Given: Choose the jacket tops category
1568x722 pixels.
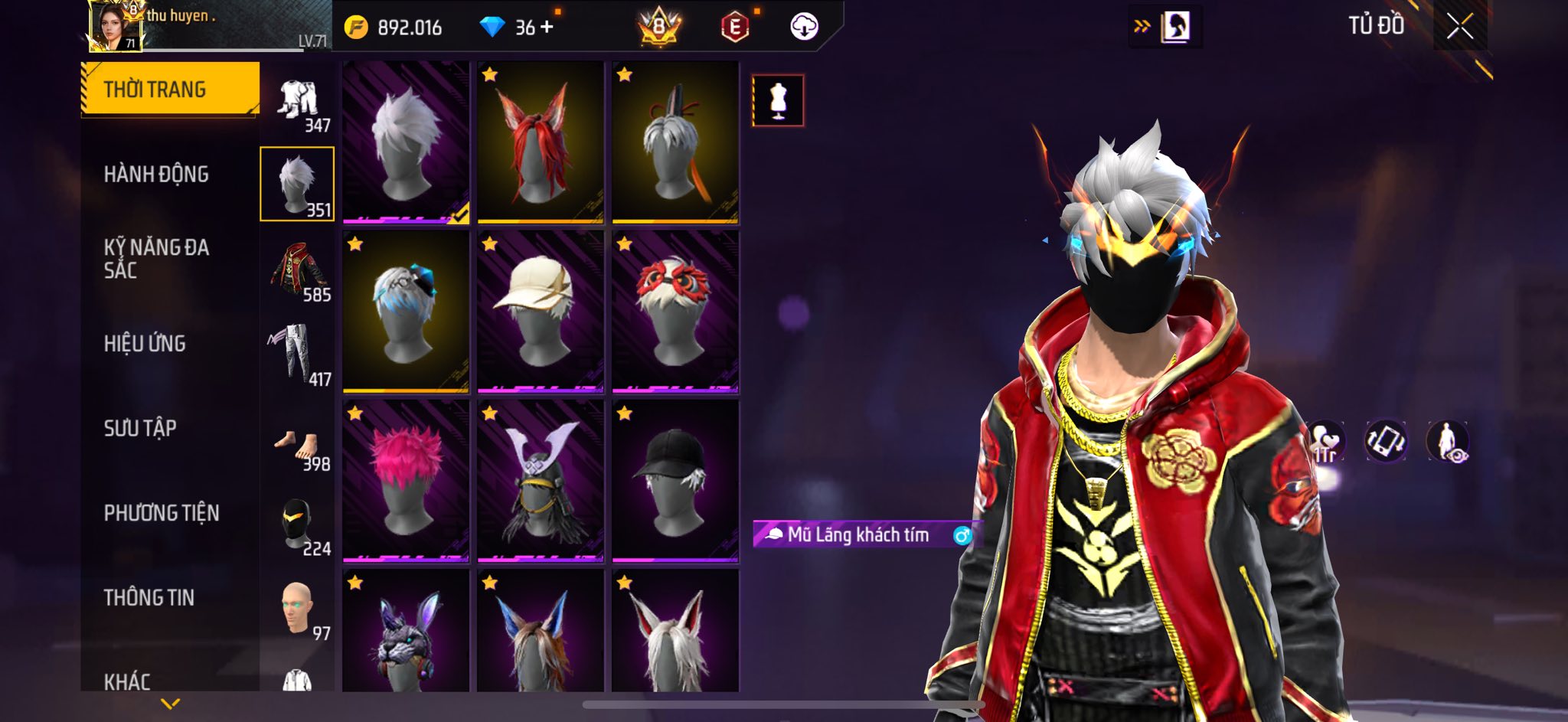Looking at the screenshot, I should (297, 270).
